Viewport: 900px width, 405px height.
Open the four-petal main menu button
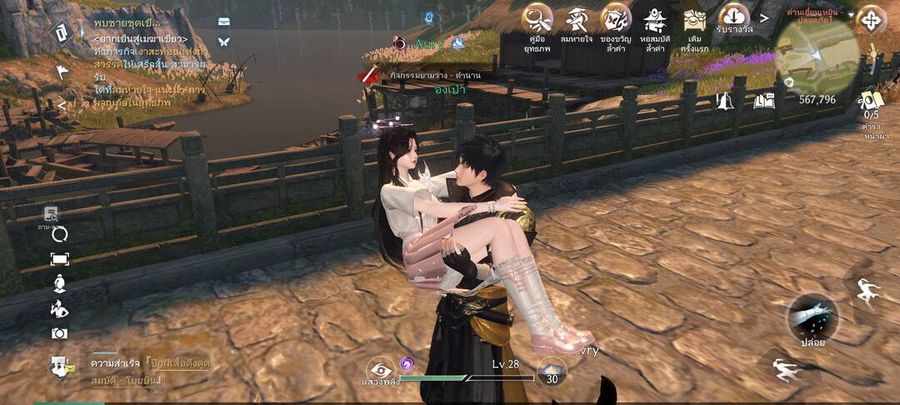pos(871,20)
